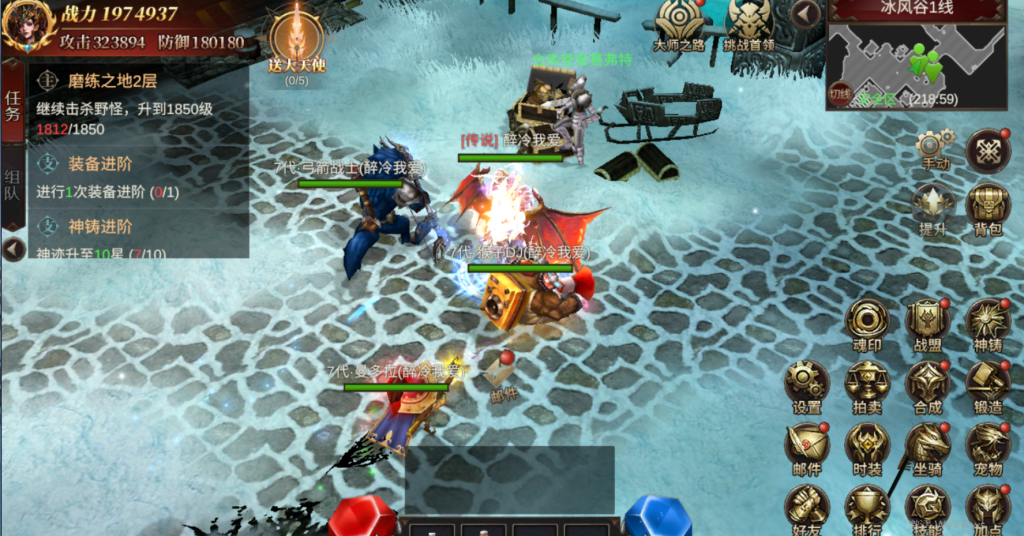
Task: Open the 宠物 pet menu
Action: 988,446
